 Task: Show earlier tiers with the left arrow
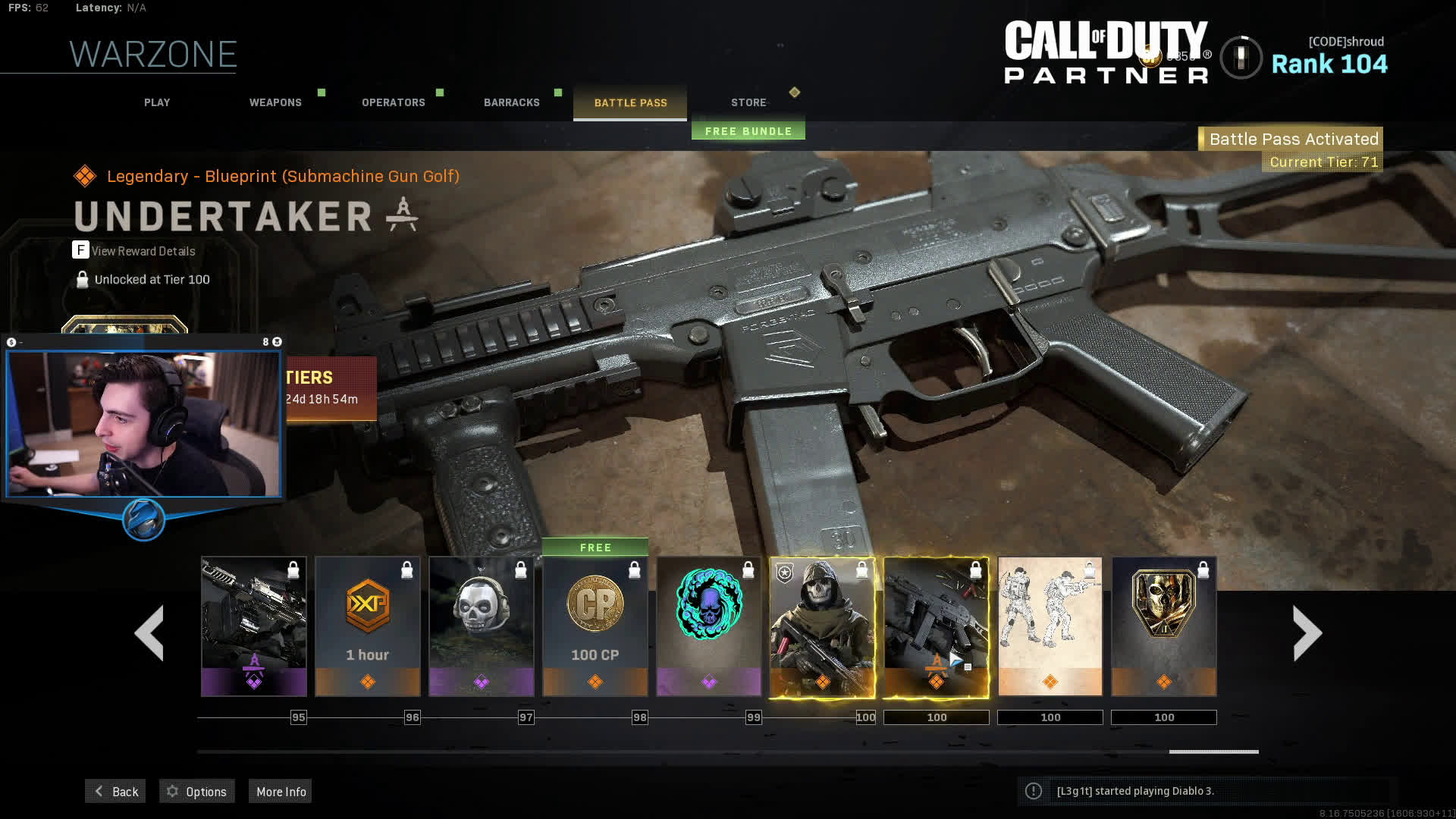(x=149, y=632)
